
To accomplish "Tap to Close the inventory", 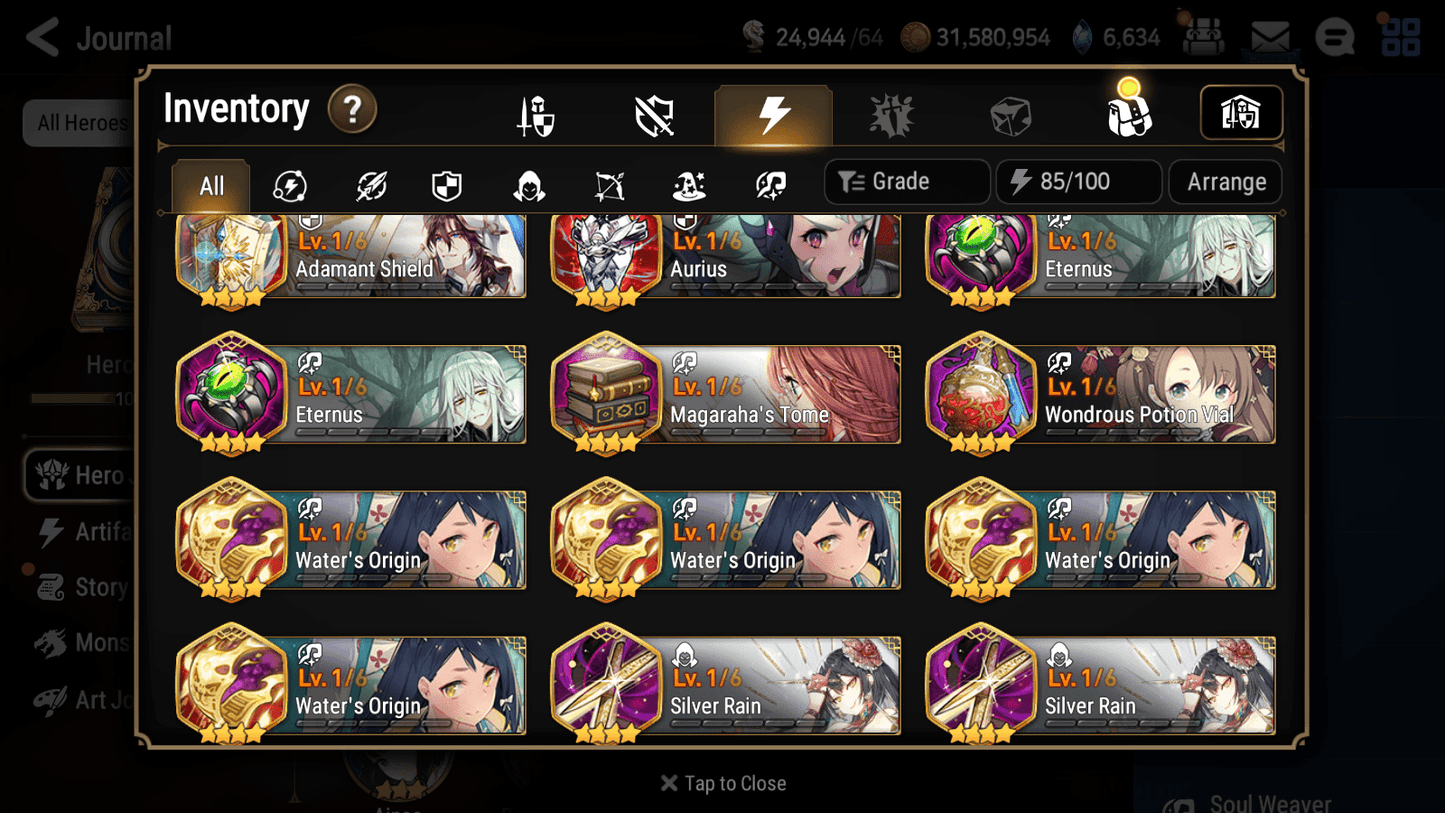I will (x=722, y=783).
